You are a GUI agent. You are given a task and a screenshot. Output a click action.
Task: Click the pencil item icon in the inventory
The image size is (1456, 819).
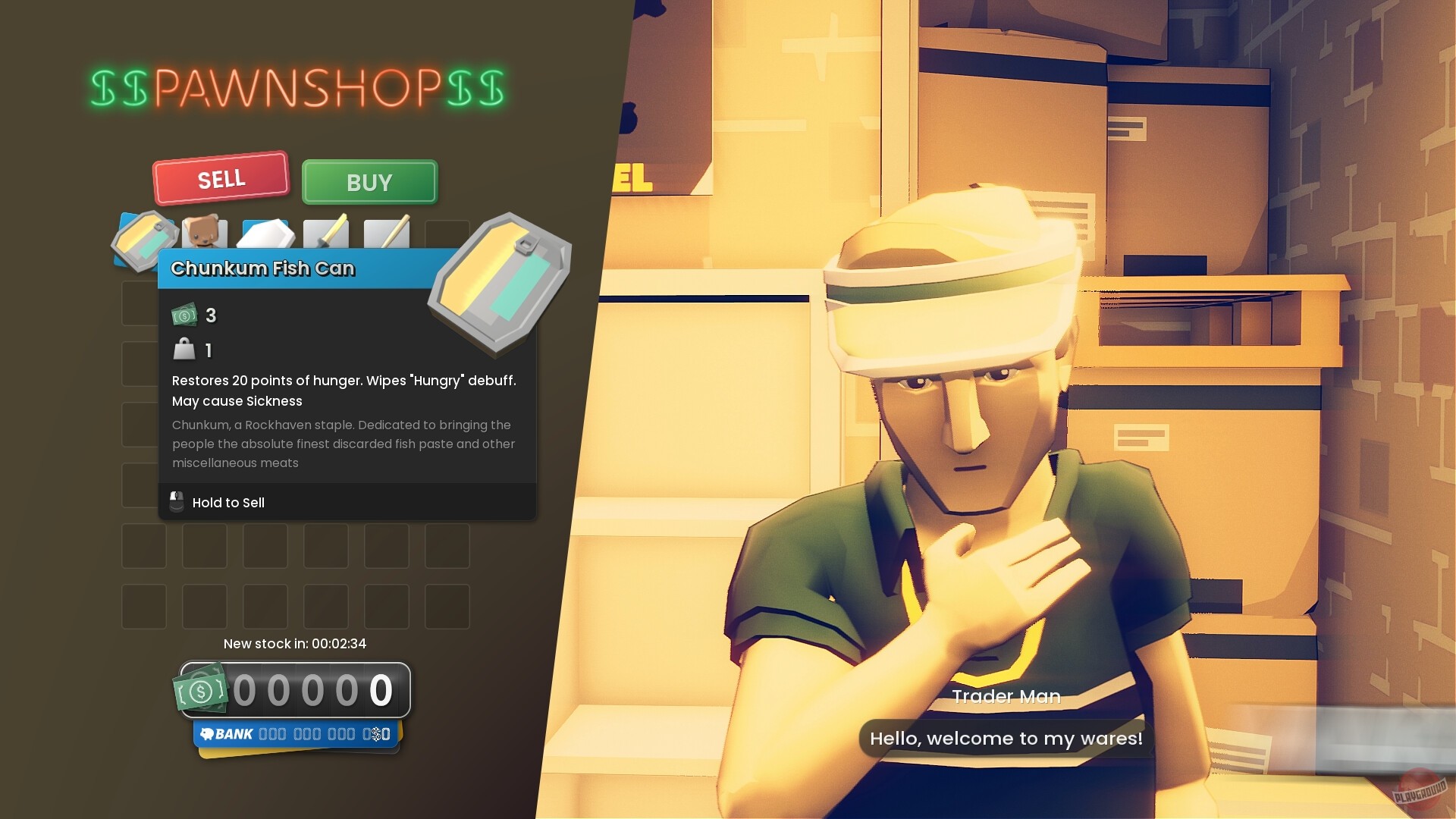pos(387,234)
